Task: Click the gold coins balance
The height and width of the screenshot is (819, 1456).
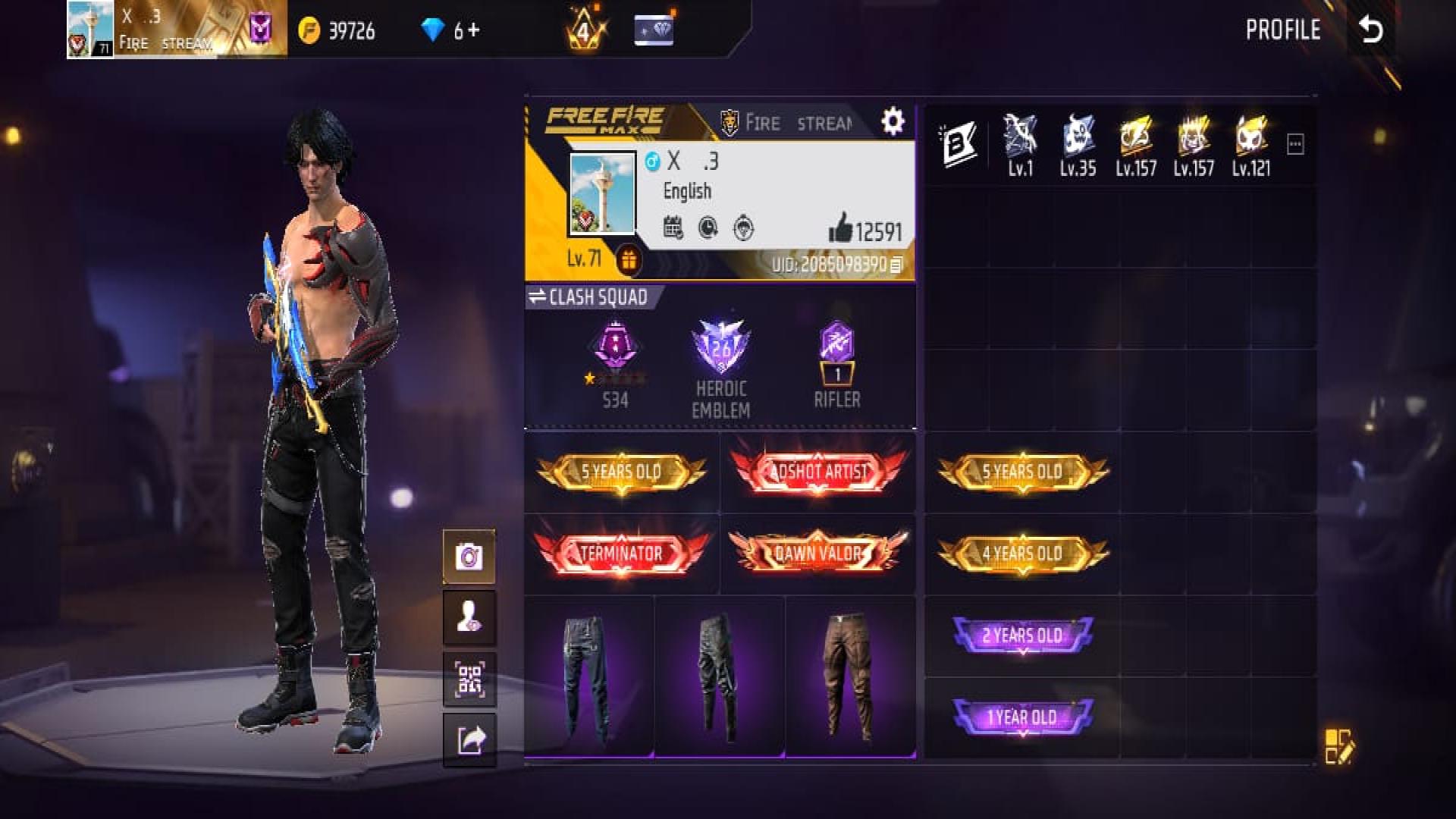Action: (337, 30)
